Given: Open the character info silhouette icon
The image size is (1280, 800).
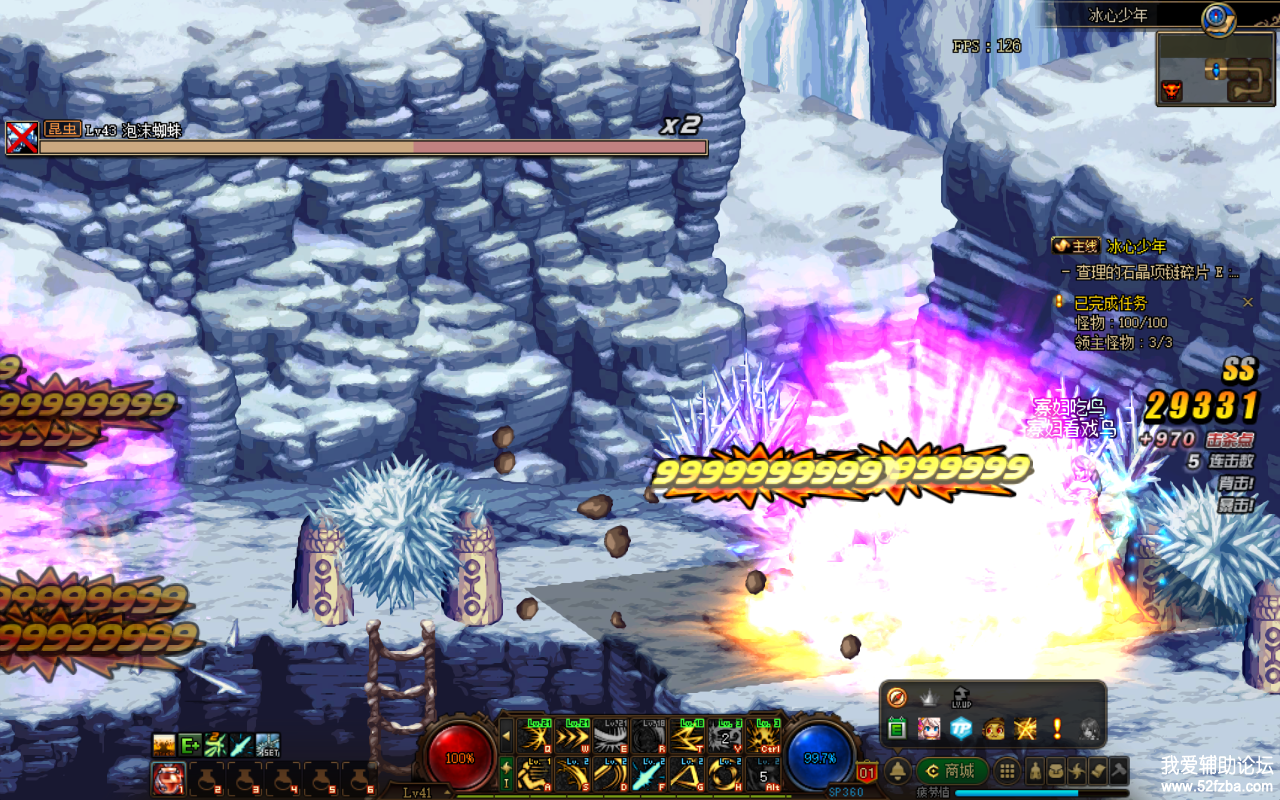Looking at the screenshot, I should [x=1033, y=771].
